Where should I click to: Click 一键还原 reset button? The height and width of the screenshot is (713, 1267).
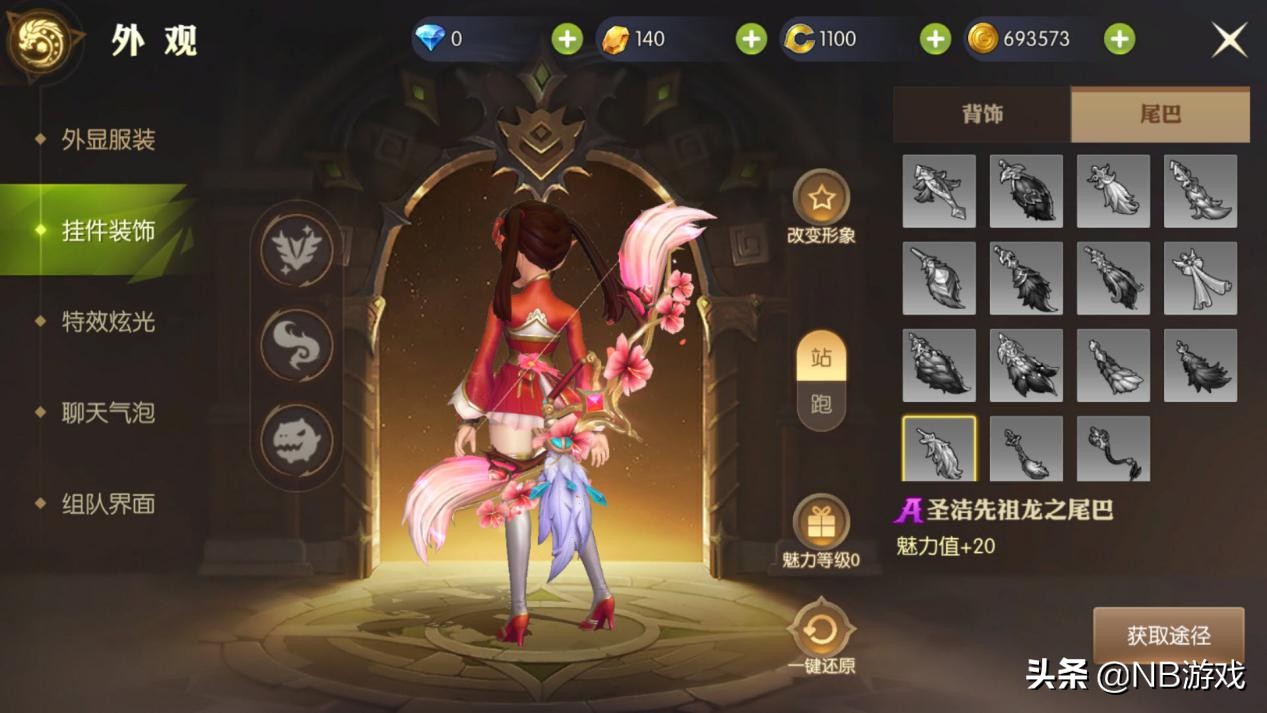(821, 630)
